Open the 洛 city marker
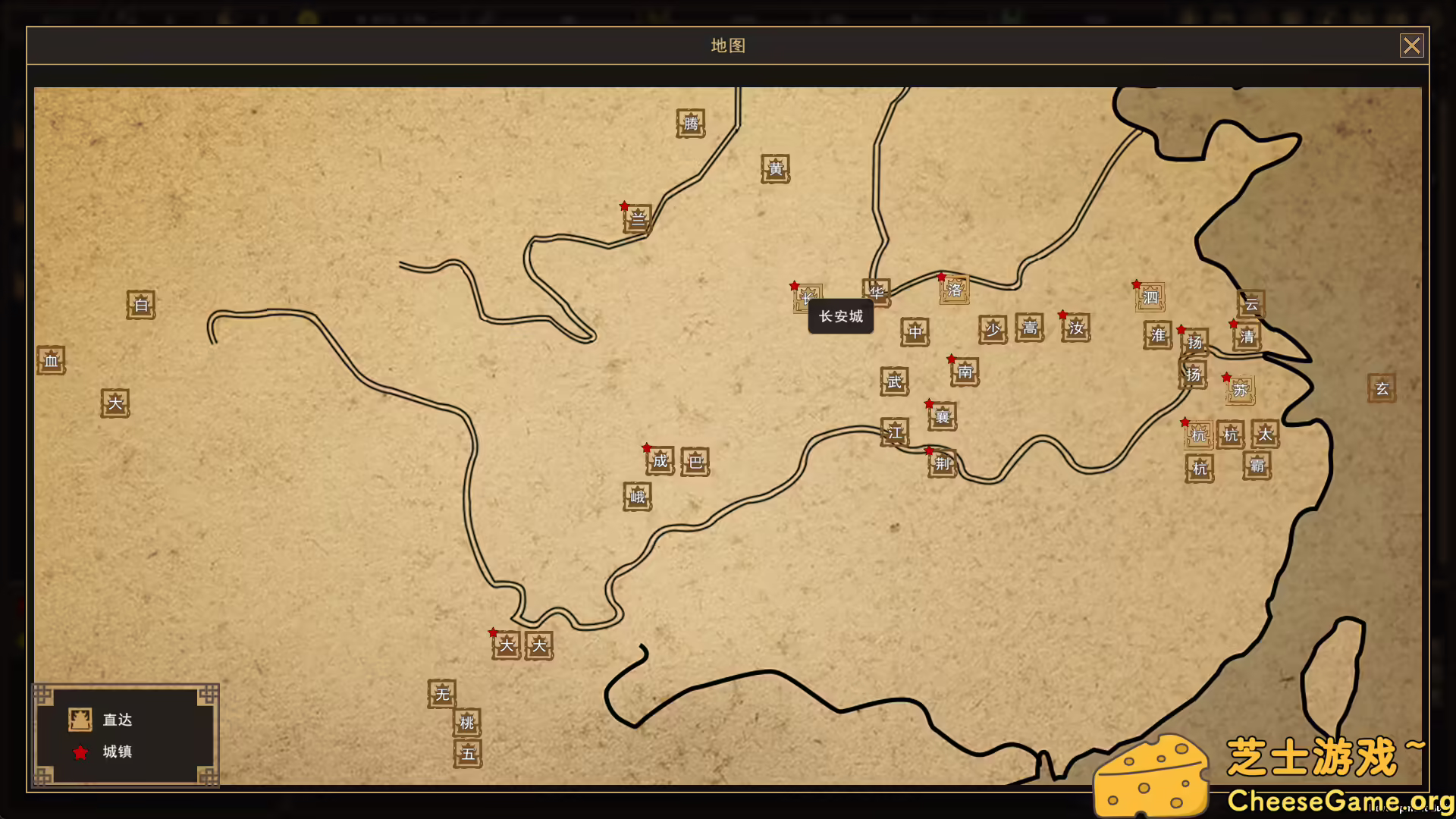This screenshot has height=819, width=1456. 954,290
